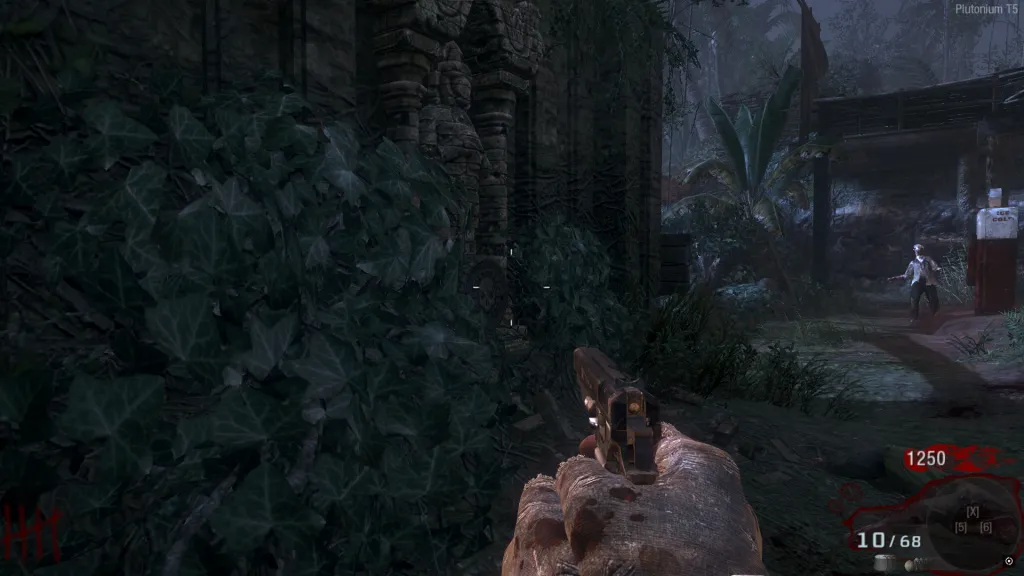This screenshot has height=576, width=1024.
Task: Click the circular action-slot weapon wheel
Action: click(971, 519)
